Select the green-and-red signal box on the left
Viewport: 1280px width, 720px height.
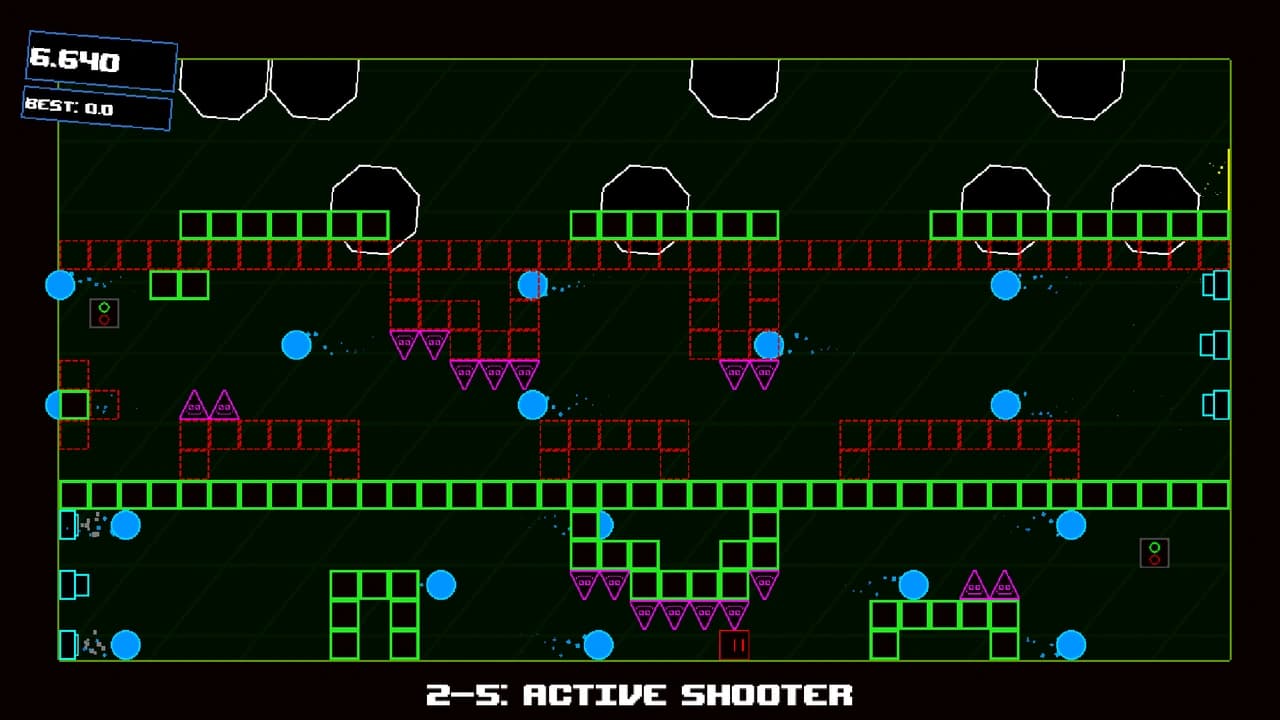[104, 313]
